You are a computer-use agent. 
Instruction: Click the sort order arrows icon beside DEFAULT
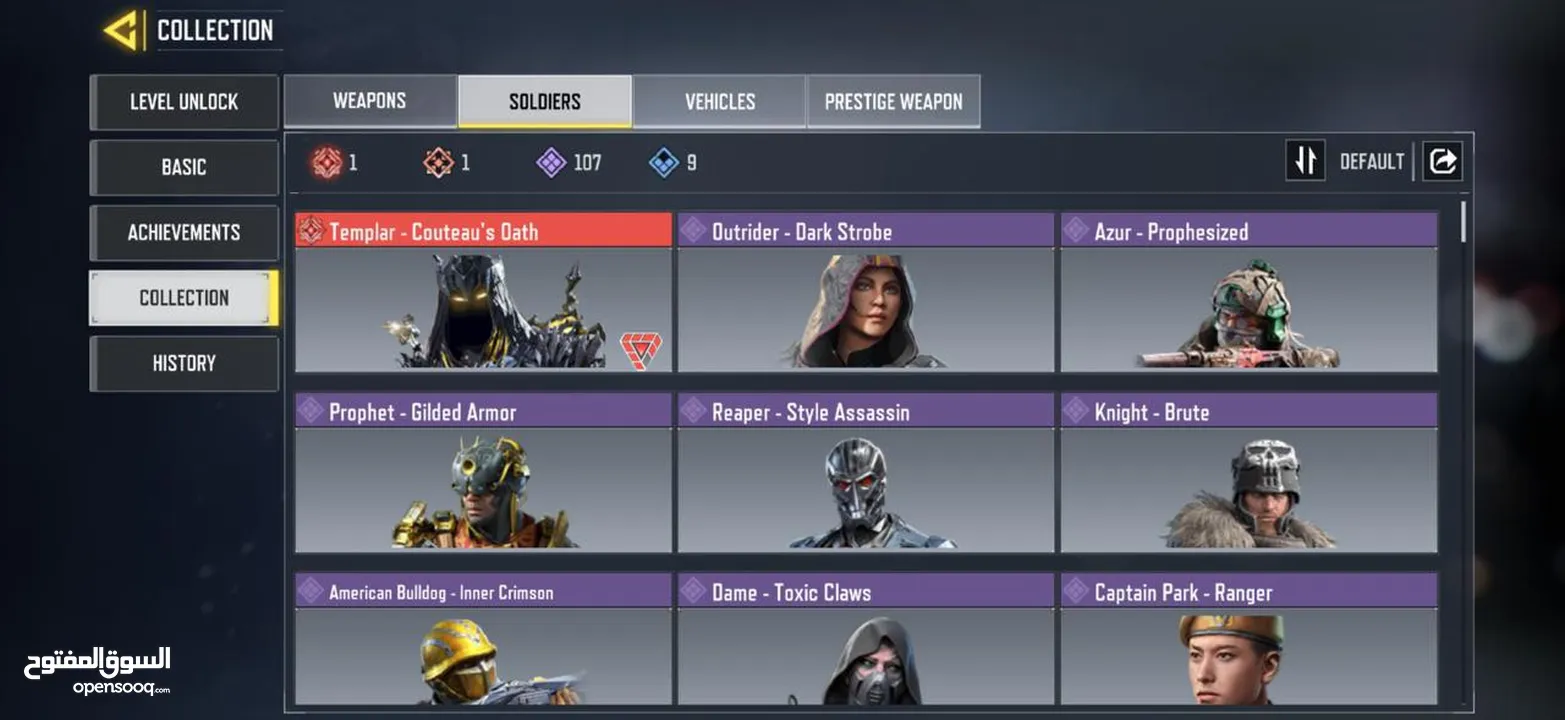1305,160
